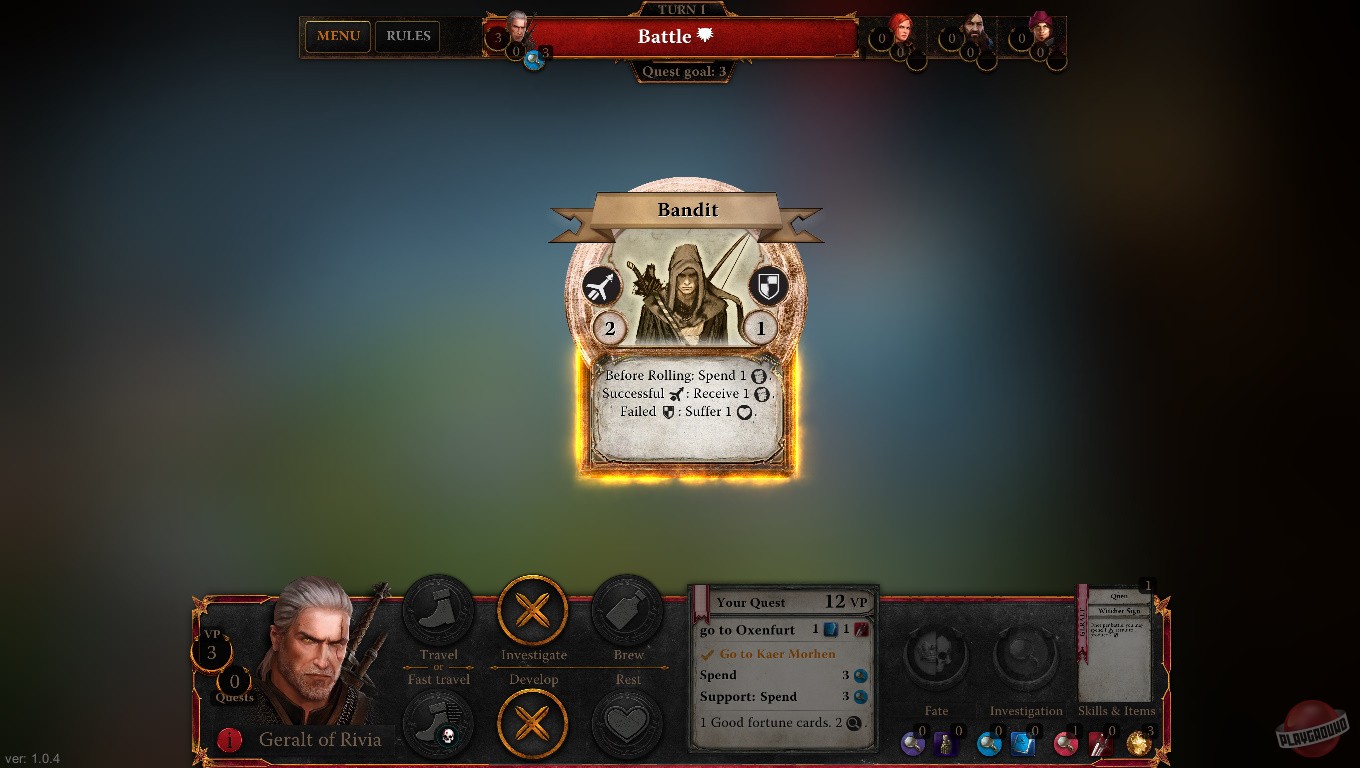Open the Investigation magnifier dial
1360x768 pixels.
tap(1026, 655)
